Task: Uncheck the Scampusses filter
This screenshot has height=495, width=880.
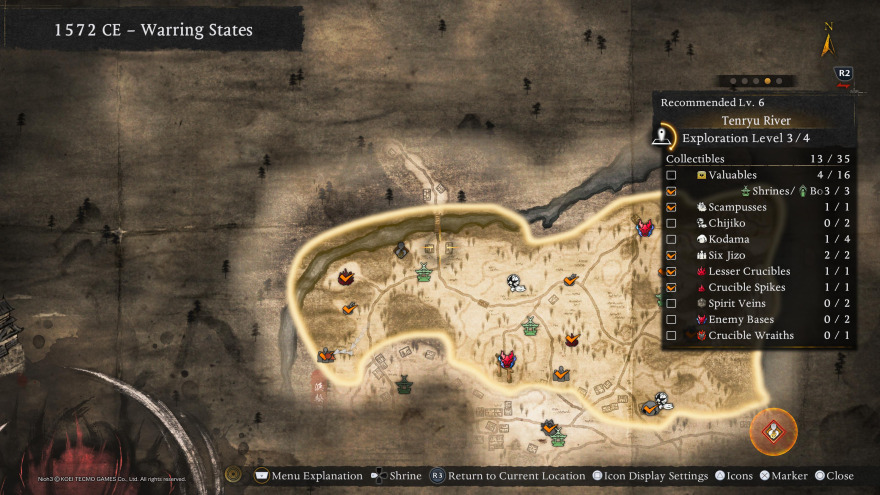Action: click(x=671, y=207)
